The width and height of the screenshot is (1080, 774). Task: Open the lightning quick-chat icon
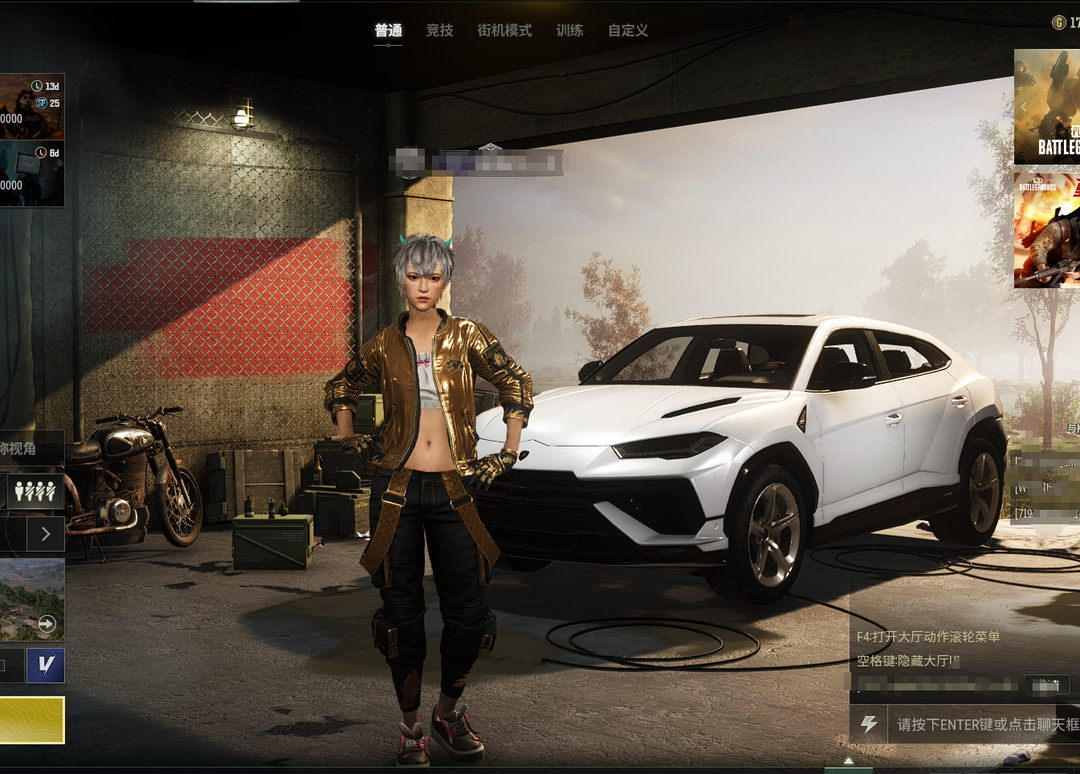(x=868, y=724)
